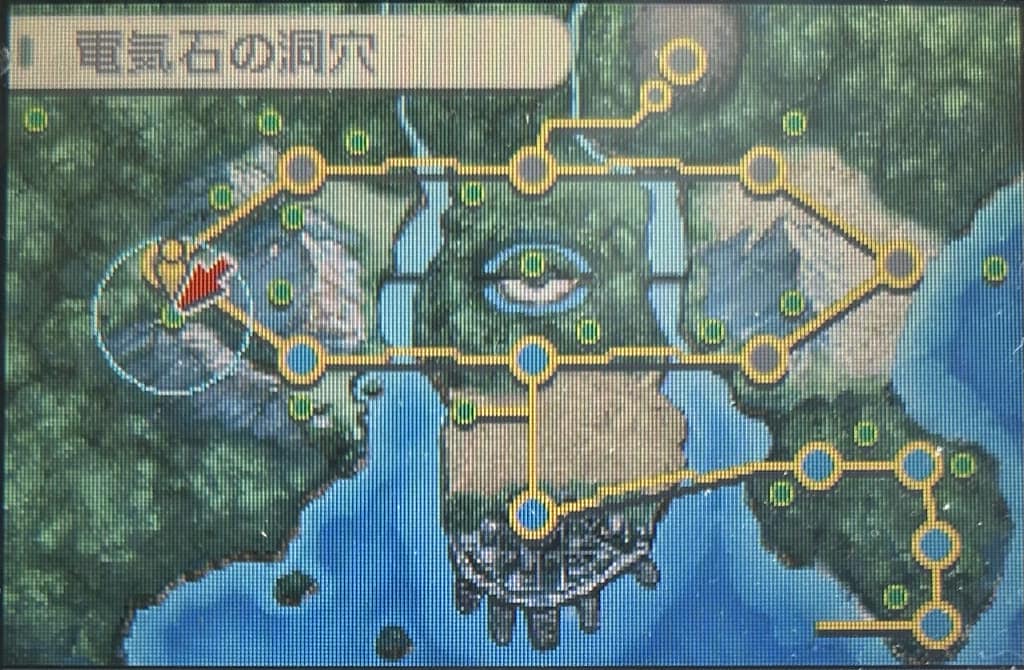
Task: Choose the Nimbasa City blue node at map center
Action: coord(533,357)
